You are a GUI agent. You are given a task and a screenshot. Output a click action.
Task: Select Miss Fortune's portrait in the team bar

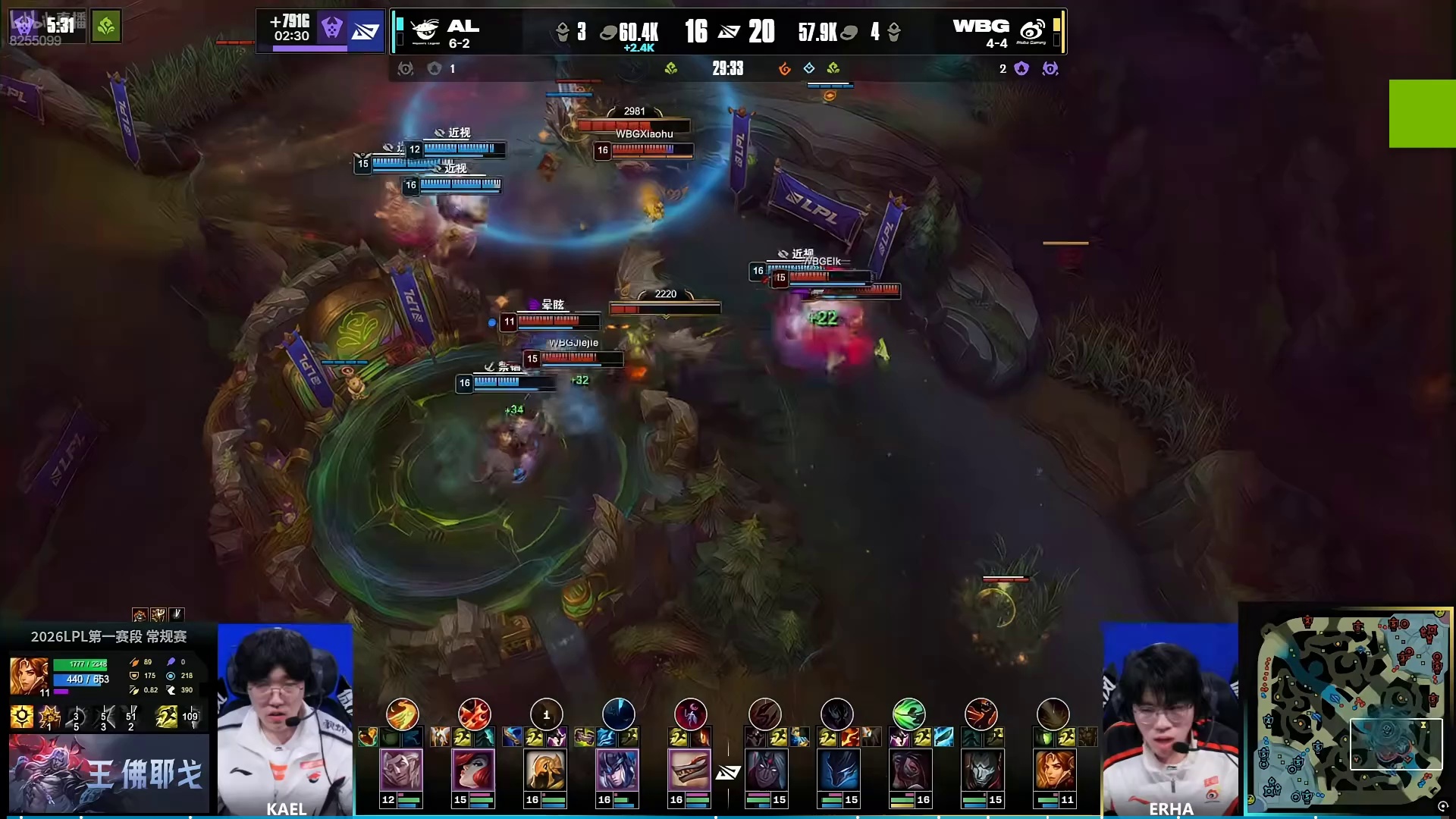pos(473,770)
